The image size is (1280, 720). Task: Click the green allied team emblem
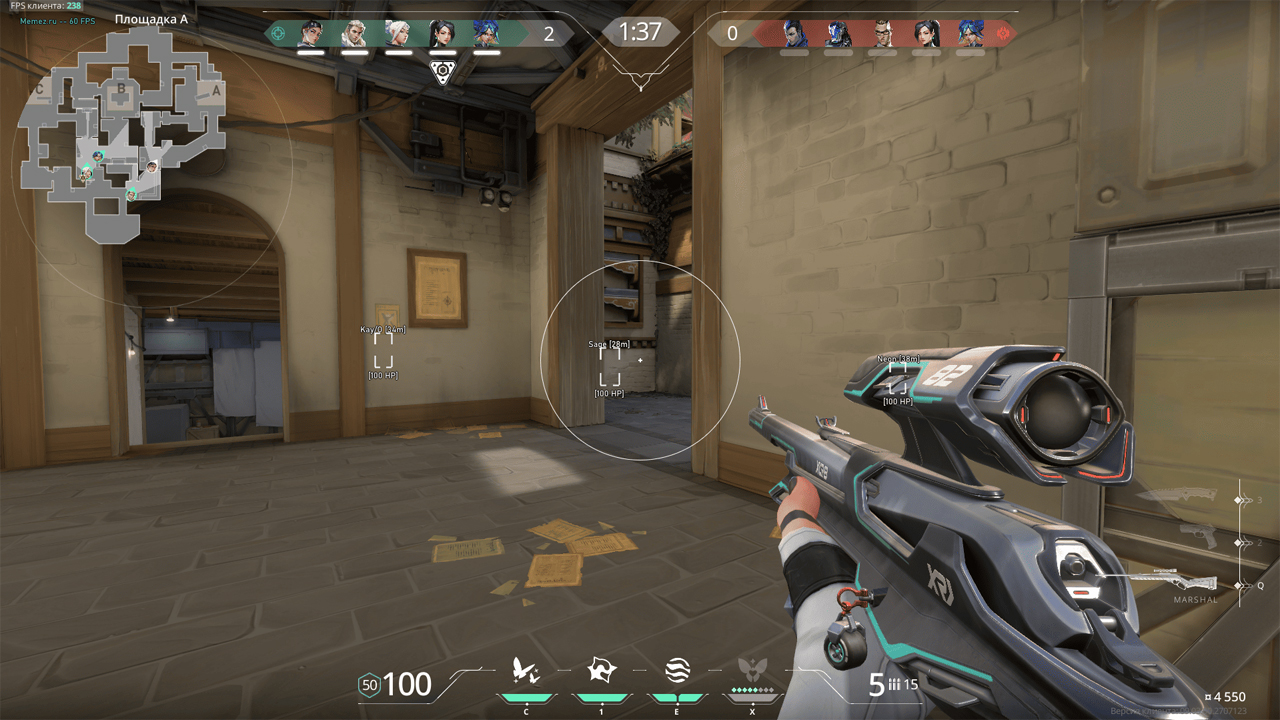coord(278,33)
